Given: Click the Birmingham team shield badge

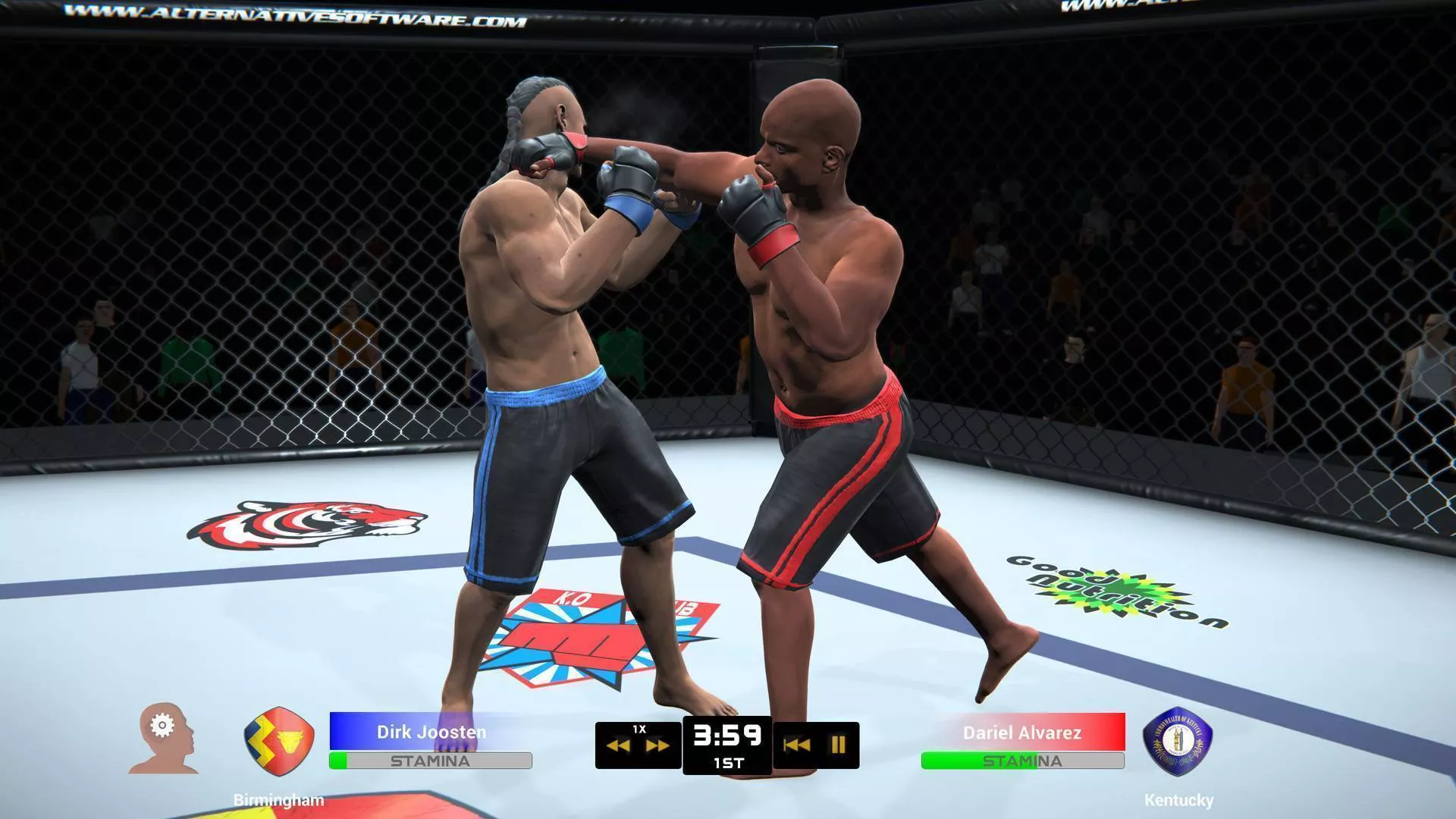Looking at the screenshot, I should pyautogui.click(x=278, y=740).
